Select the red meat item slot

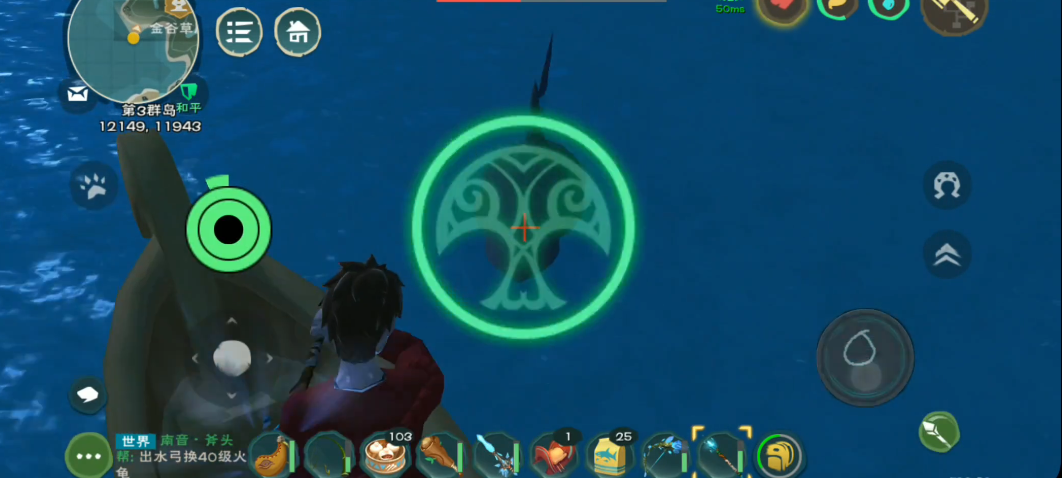coord(554,456)
